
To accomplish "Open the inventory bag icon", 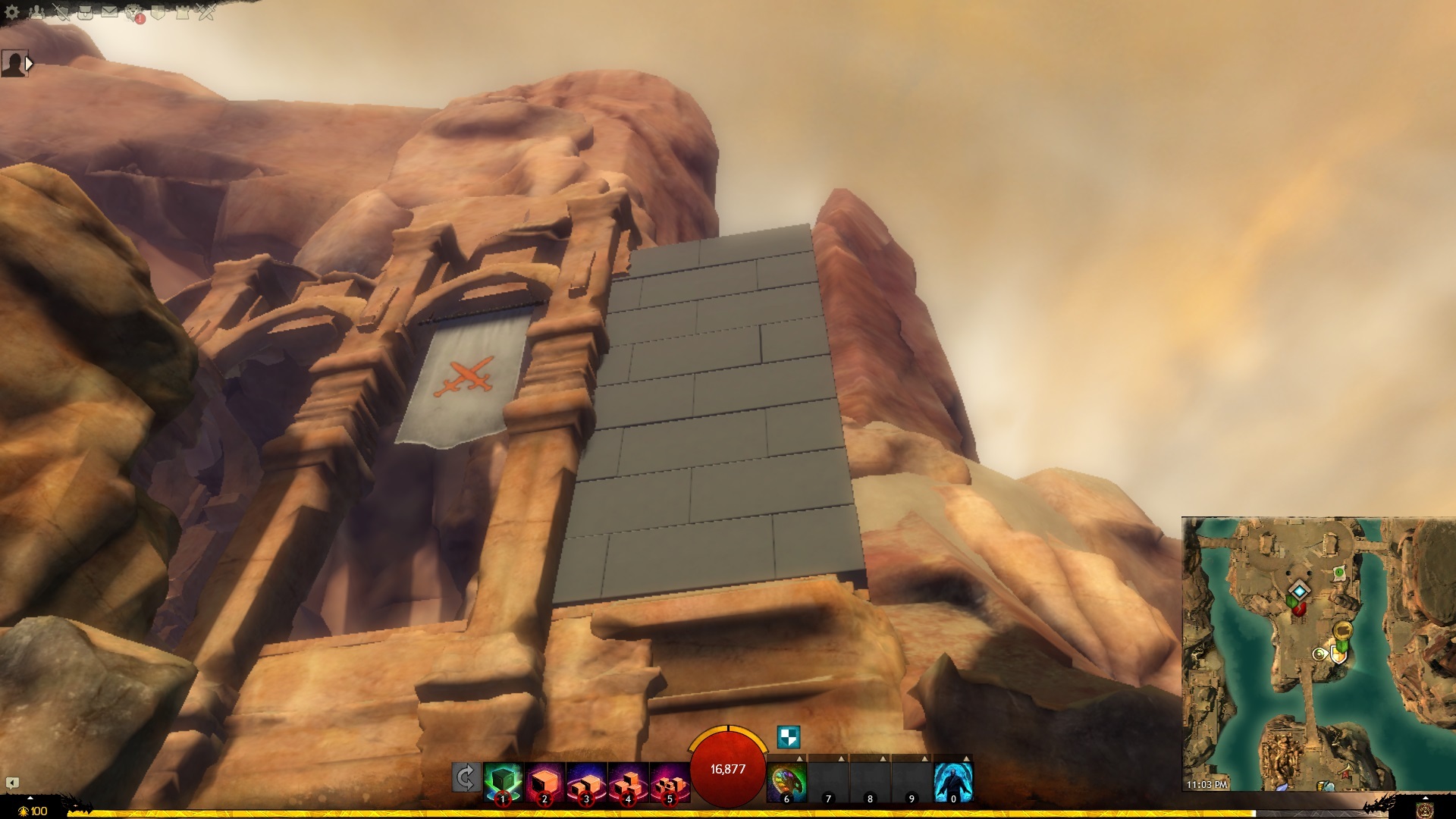I will pyautogui.click(x=85, y=12).
